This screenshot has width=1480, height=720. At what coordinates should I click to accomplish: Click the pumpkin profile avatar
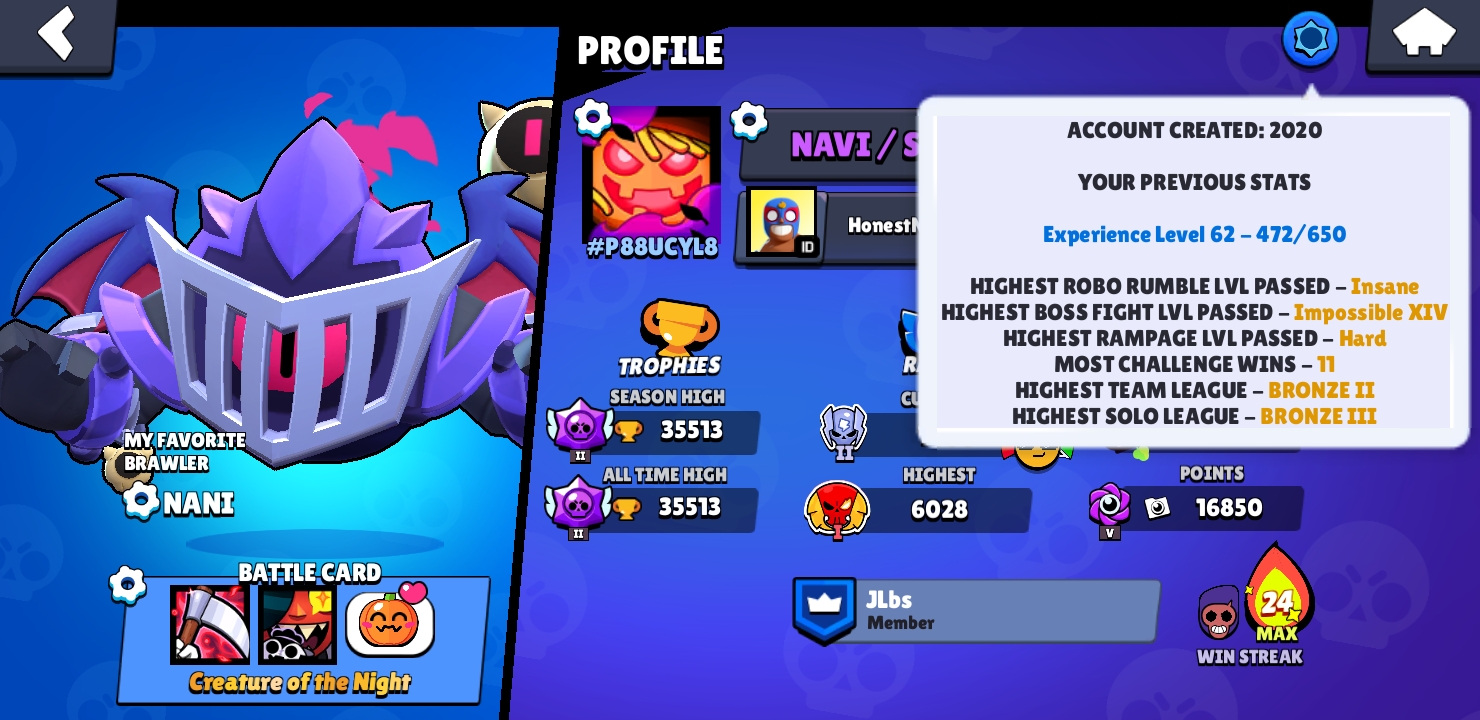[x=655, y=175]
